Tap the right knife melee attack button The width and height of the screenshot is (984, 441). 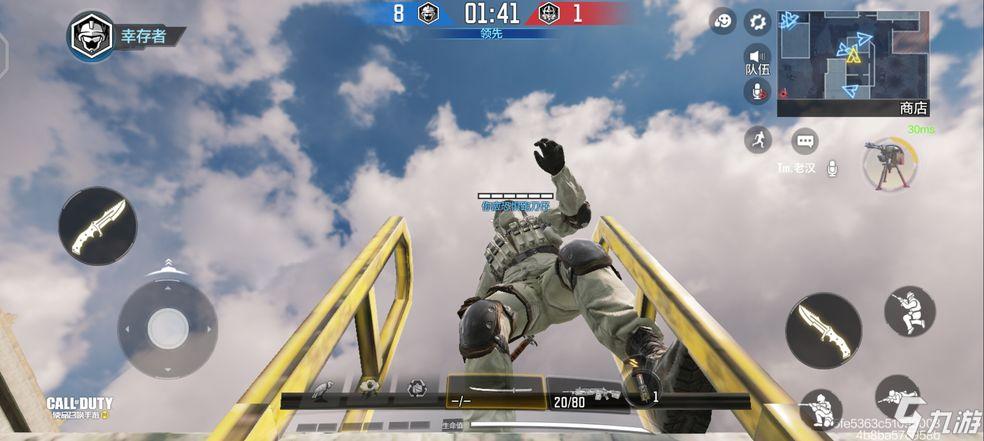point(823,331)
